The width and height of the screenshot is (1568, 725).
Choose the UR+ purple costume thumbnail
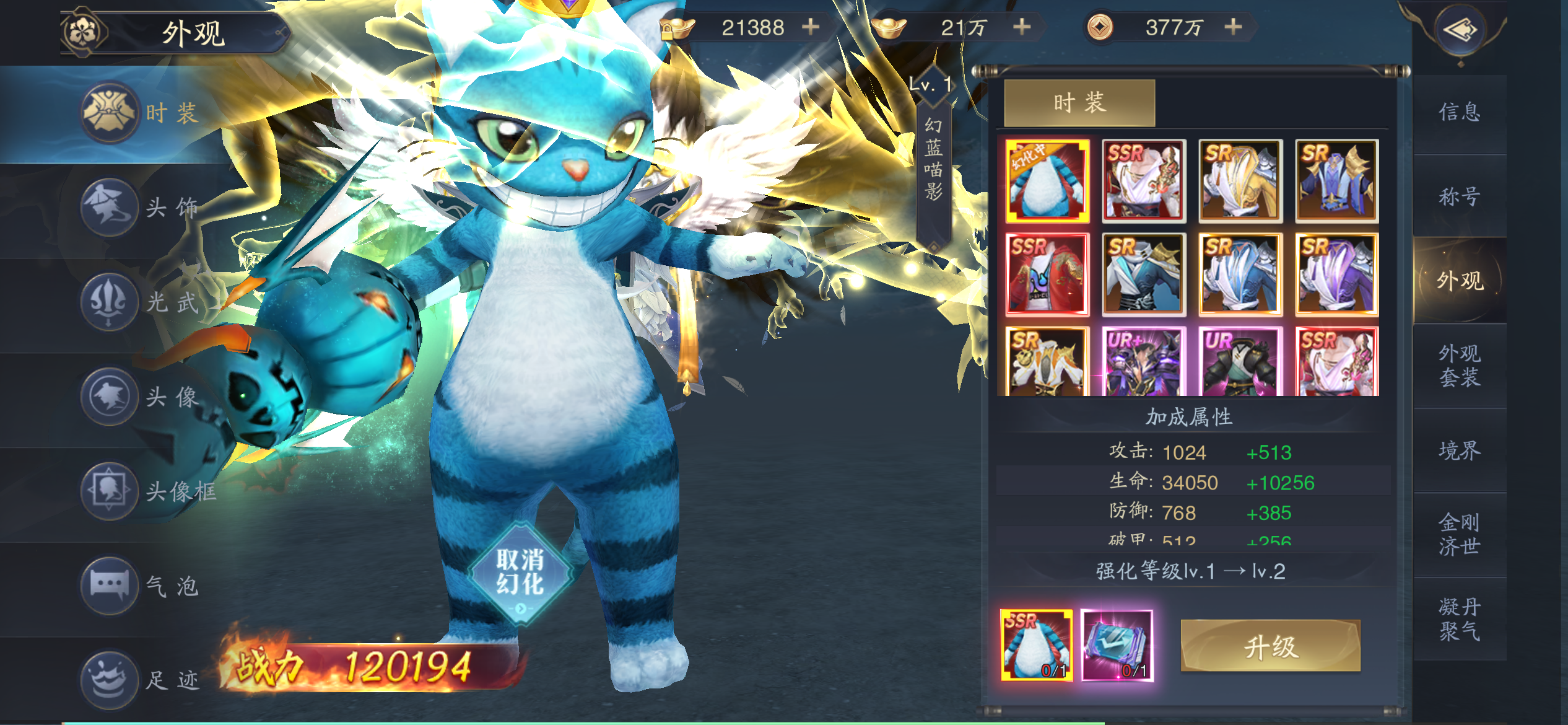pyautogui.click(x=1143, y=362)
